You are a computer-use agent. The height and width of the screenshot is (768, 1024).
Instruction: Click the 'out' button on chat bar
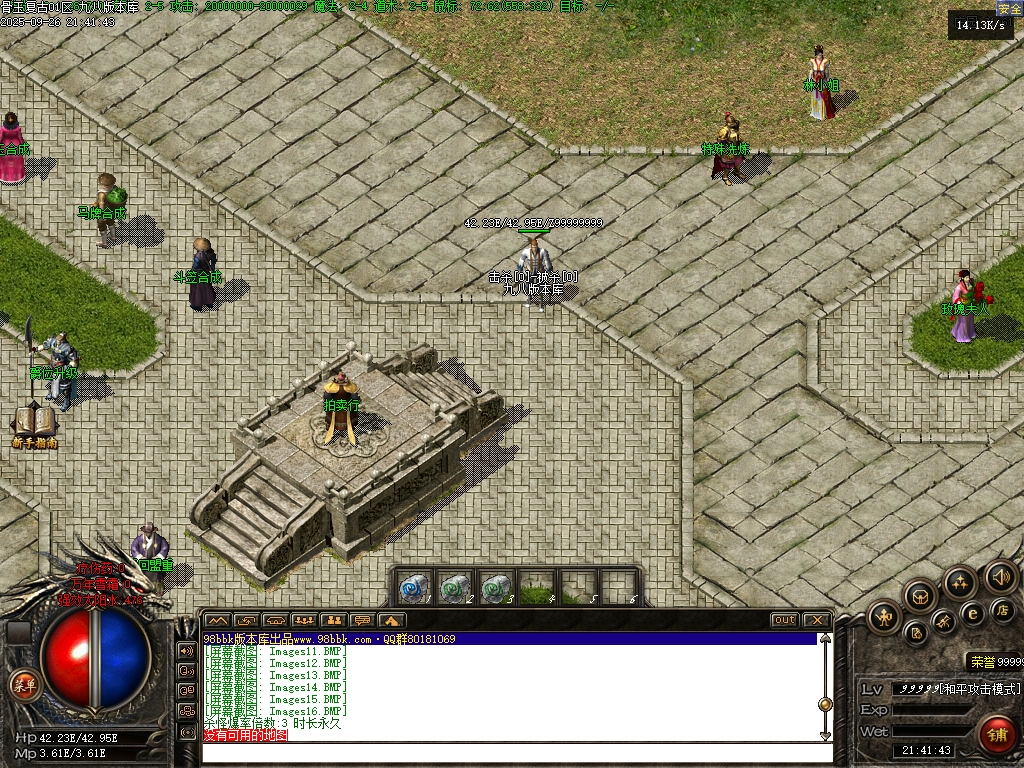[785, 620]
